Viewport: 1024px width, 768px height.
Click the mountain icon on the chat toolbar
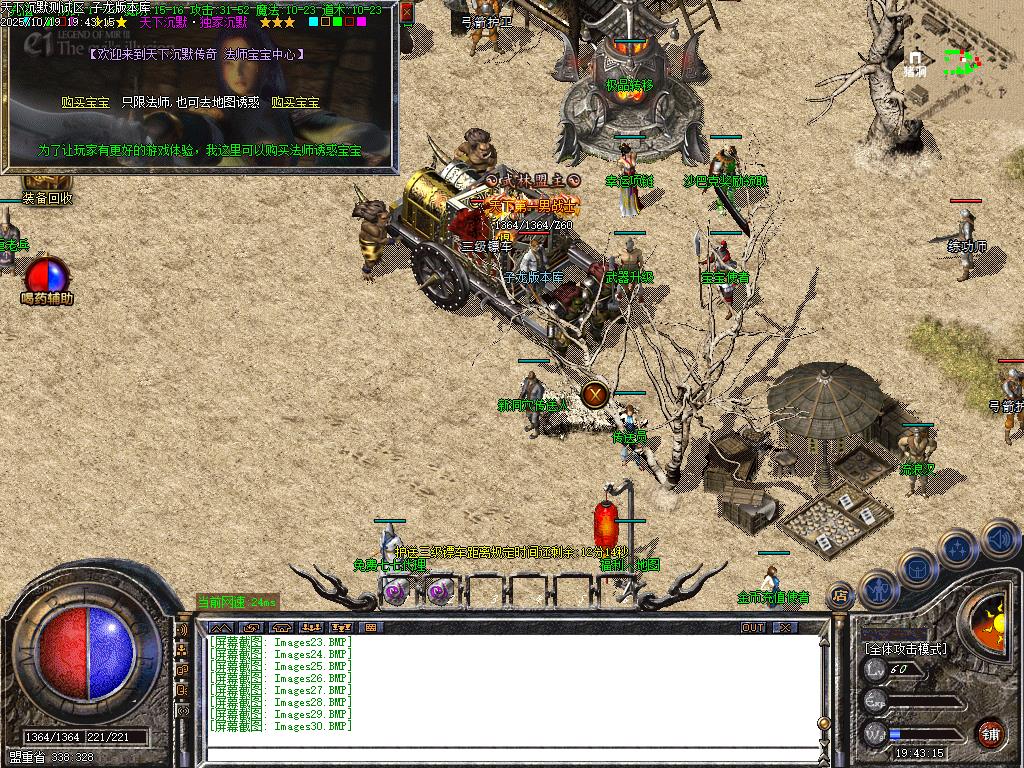click(218, 627)
